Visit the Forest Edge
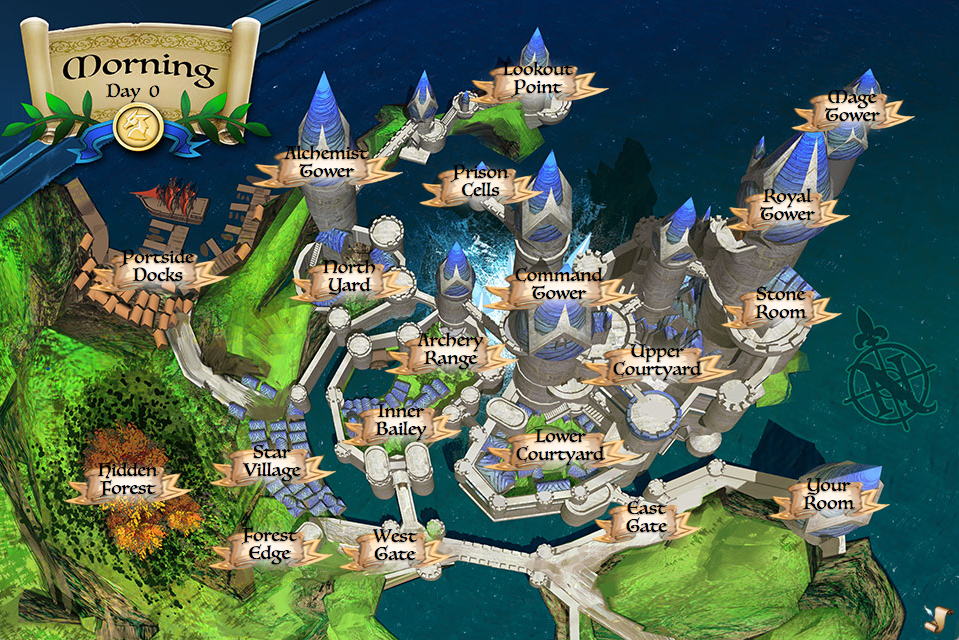This screenshot has height=640, width=959. (268, 547)
